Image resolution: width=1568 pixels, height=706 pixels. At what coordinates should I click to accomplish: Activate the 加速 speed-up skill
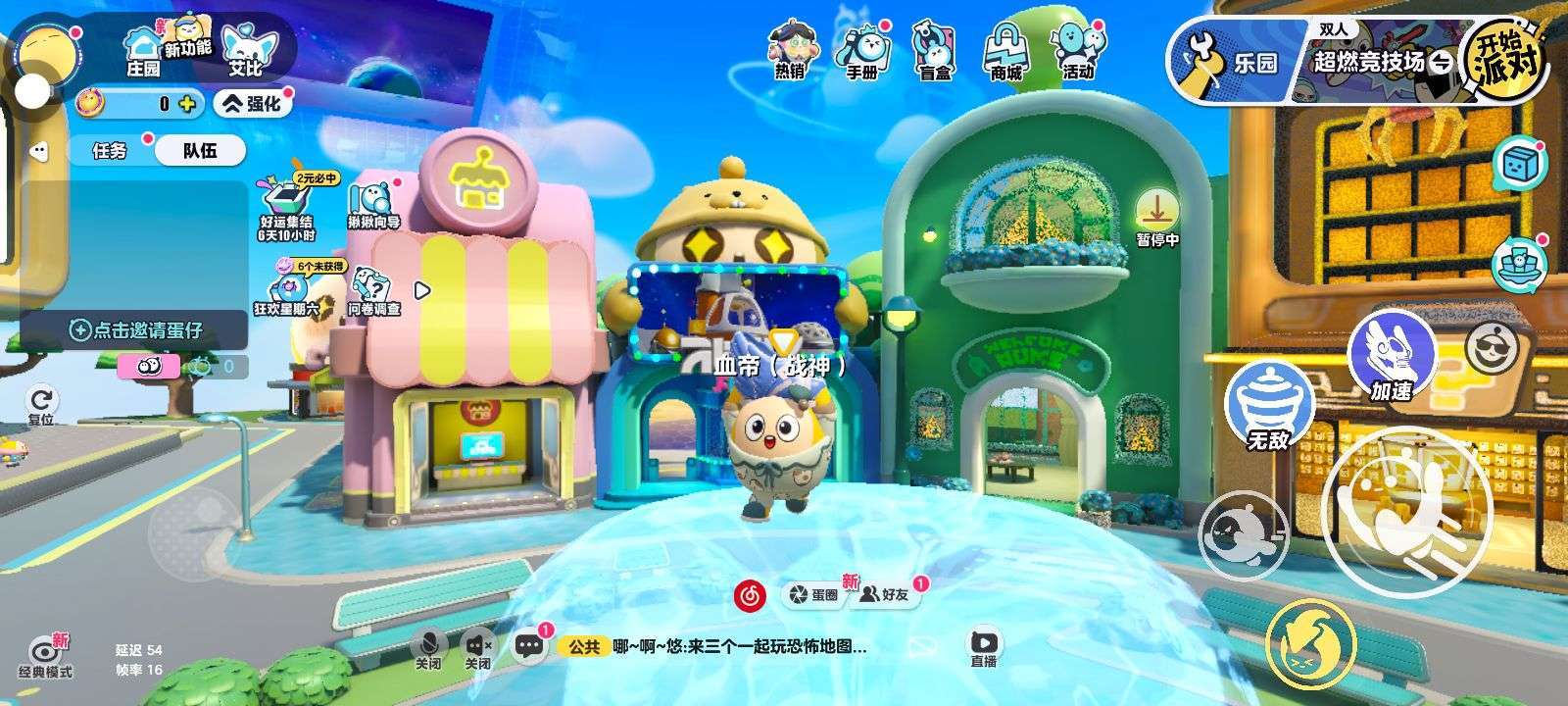1392,355
